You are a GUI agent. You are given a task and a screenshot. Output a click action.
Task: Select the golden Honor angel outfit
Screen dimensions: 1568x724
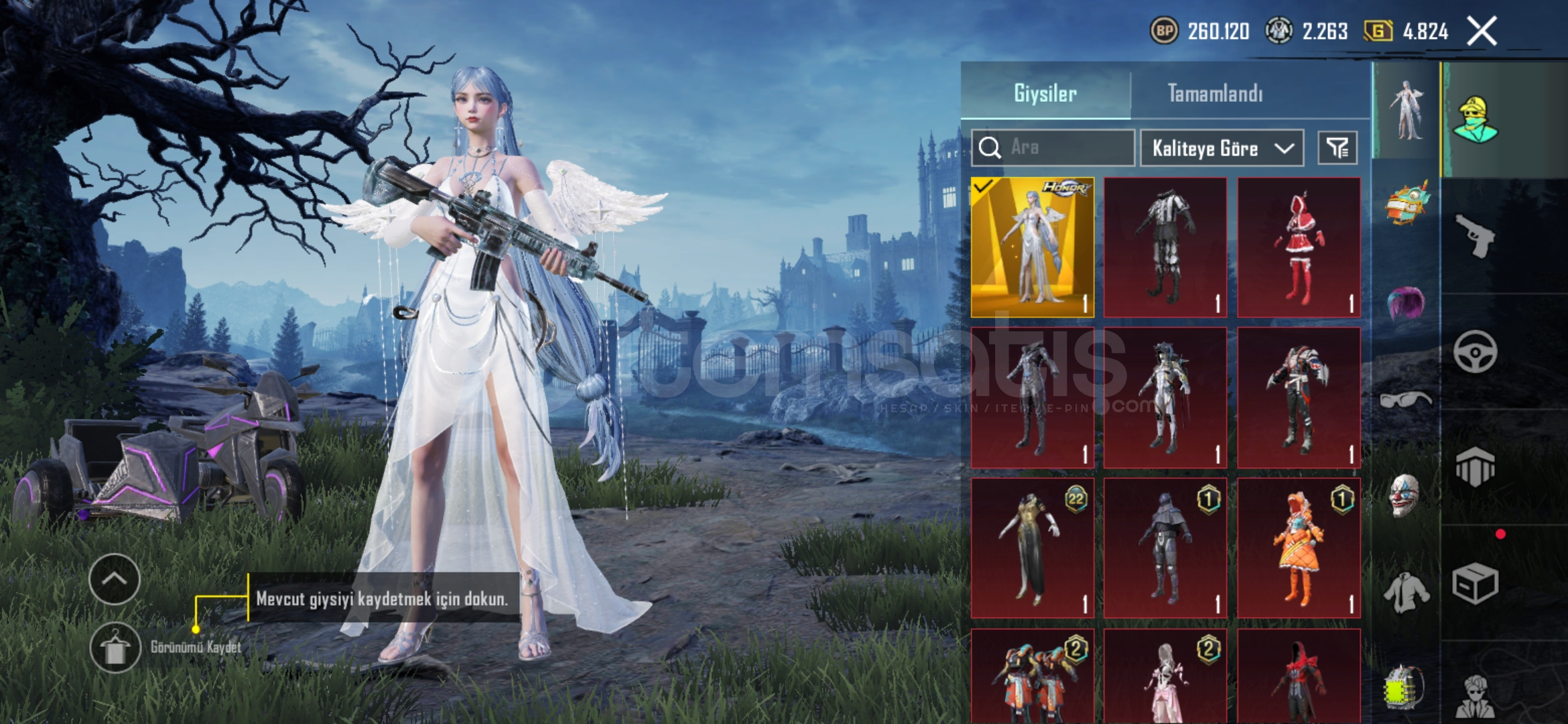click(x=1032, y=247)
